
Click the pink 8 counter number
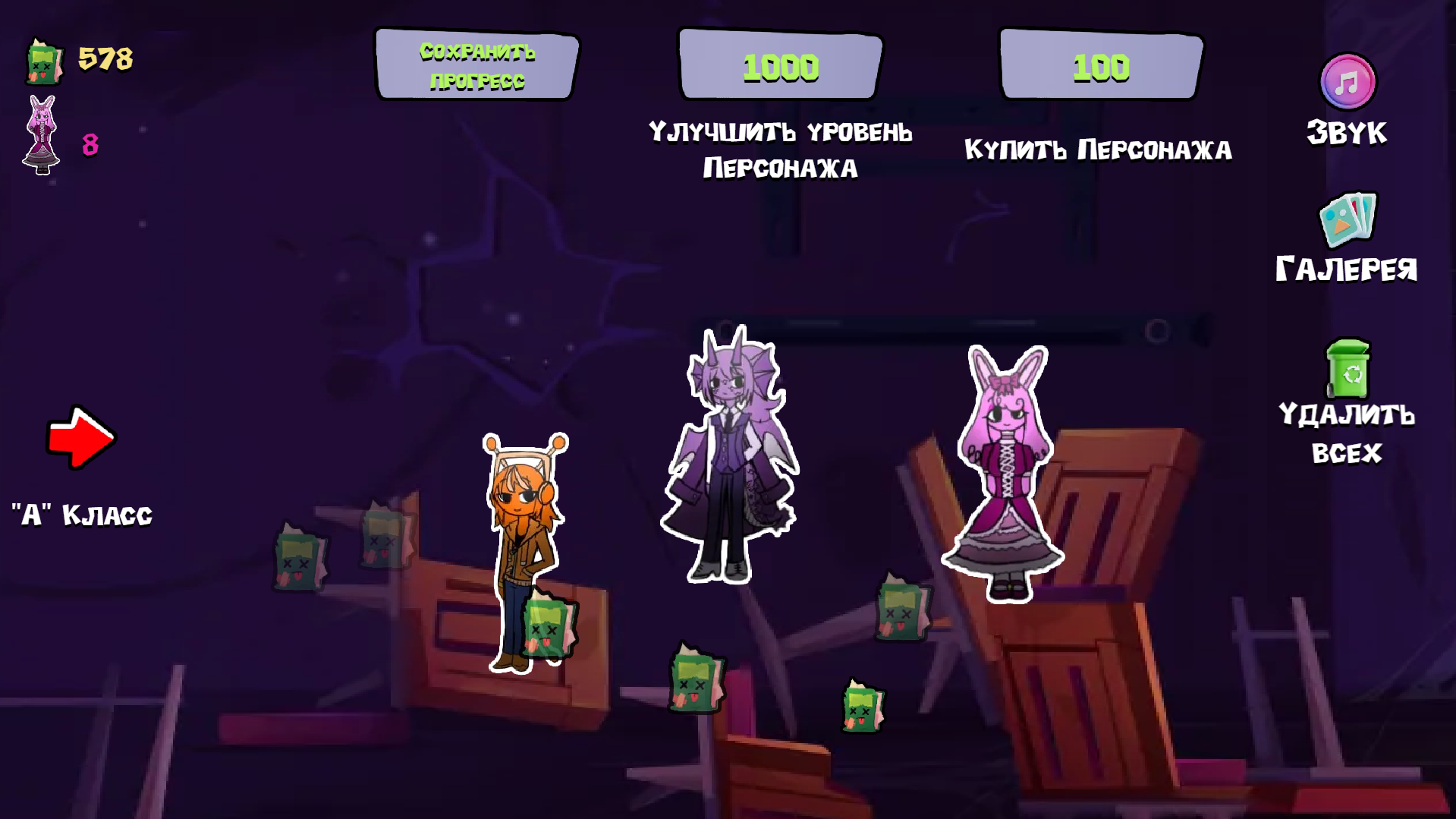89,145
